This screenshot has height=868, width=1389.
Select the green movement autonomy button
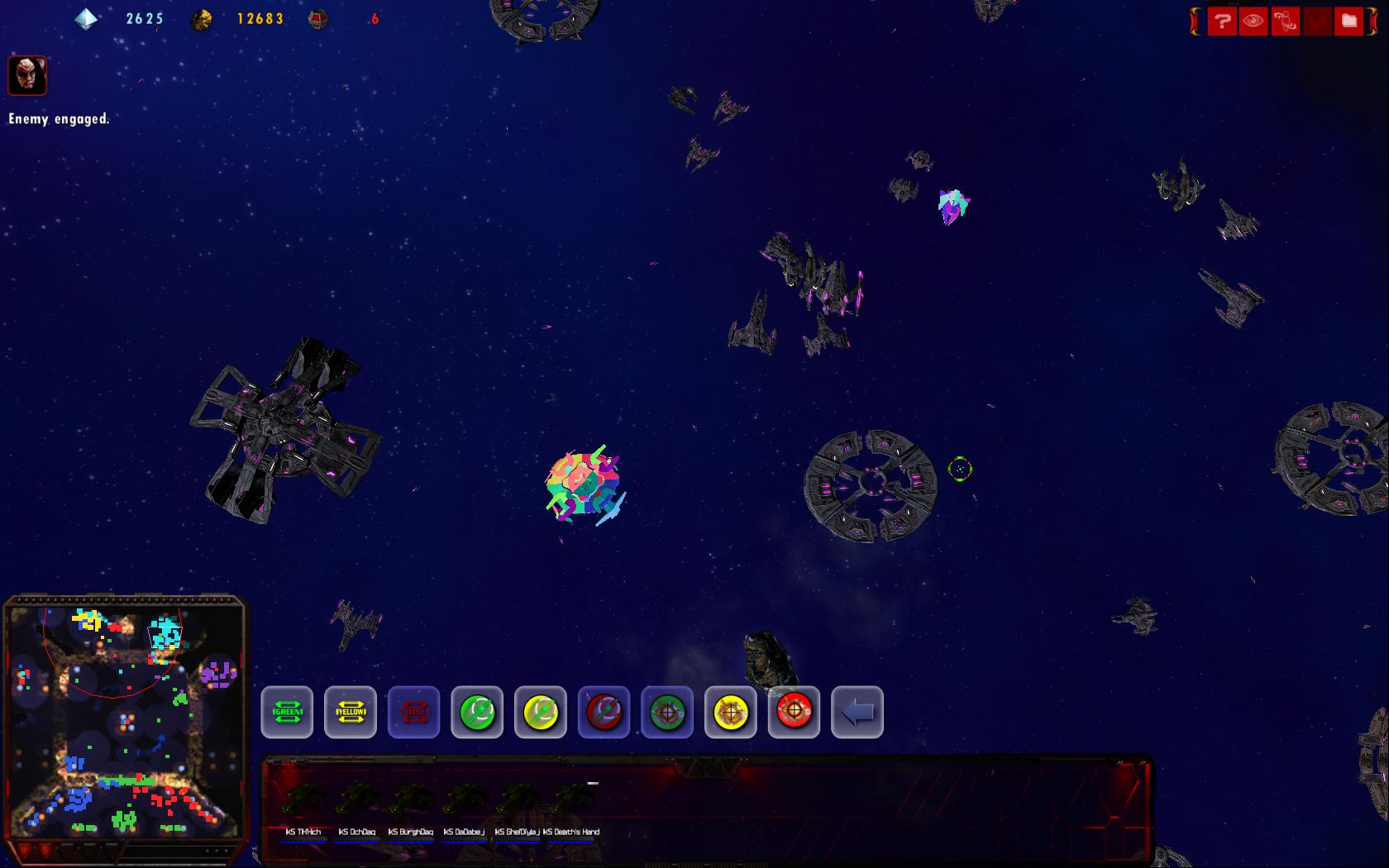tap(477, 712)
